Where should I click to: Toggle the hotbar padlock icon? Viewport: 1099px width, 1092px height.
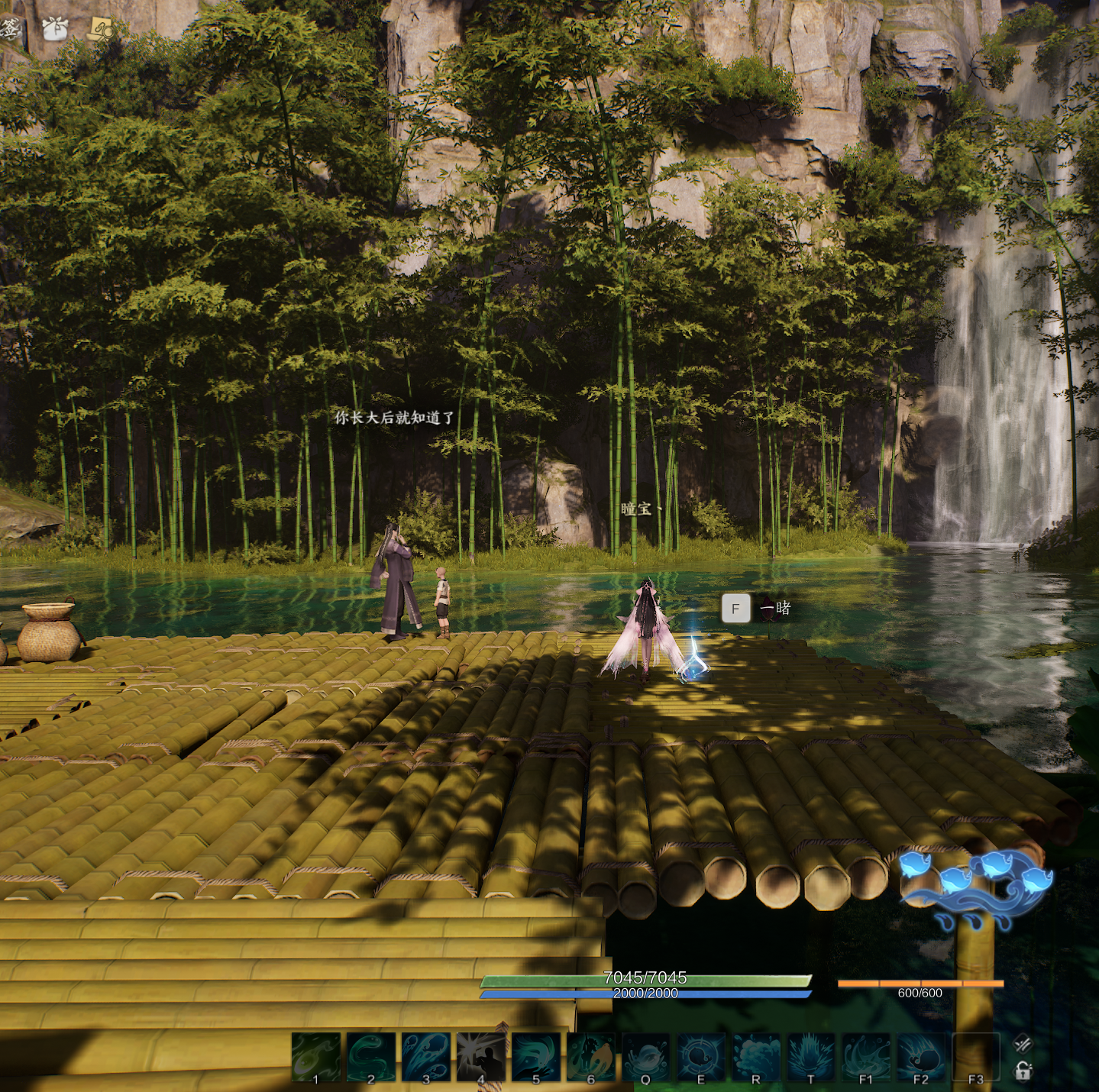1023,1071
